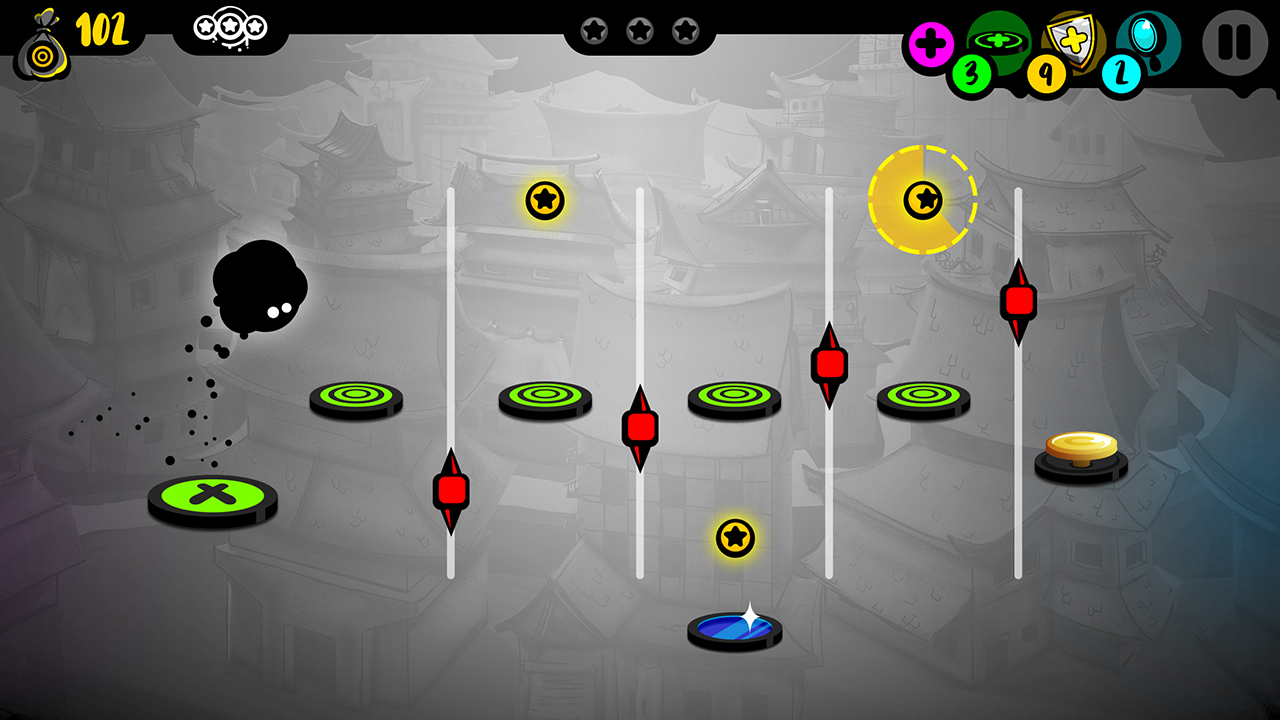Tap the green bullseye pad under the timer star

(924, 395)
